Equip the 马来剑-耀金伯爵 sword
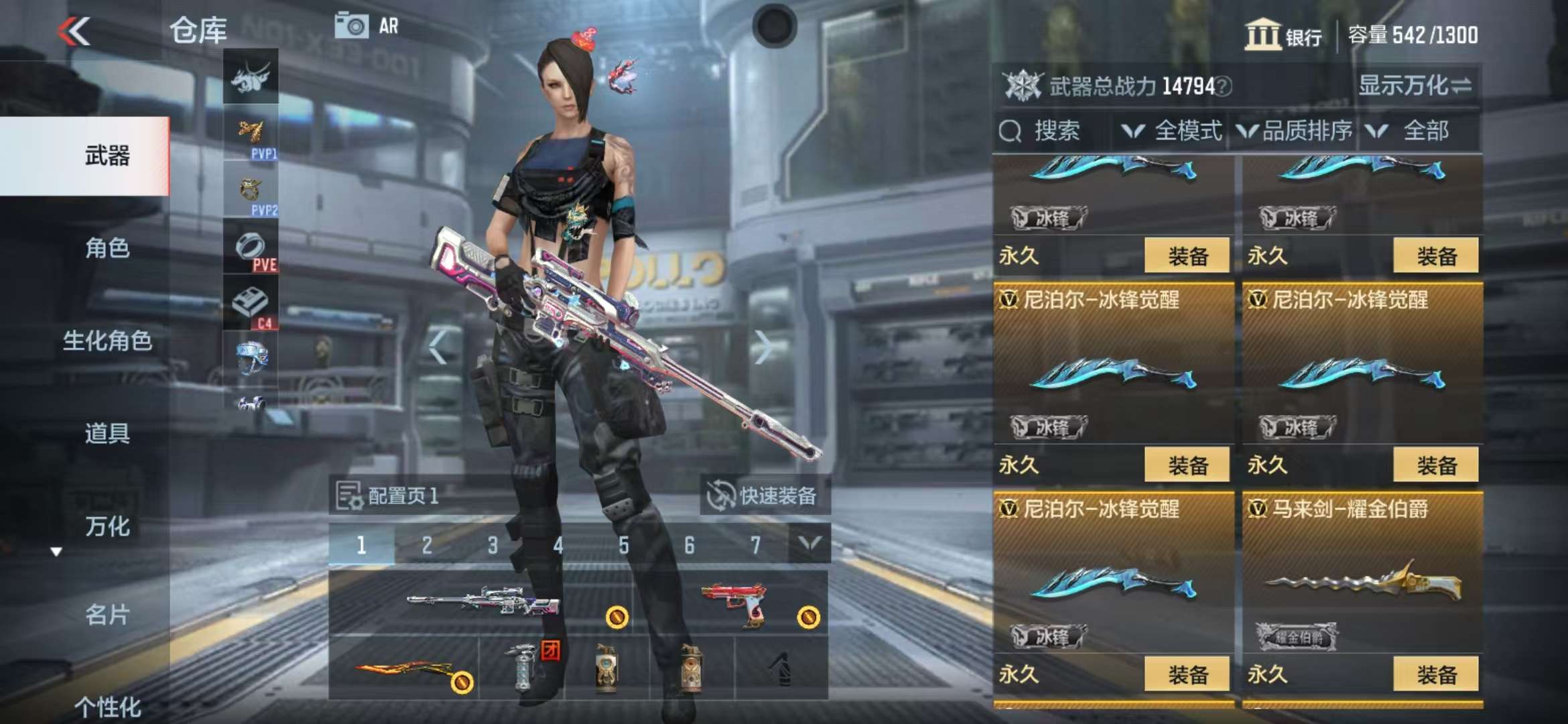Viewport: 1568px width, 724px height. click(1435, 674)
